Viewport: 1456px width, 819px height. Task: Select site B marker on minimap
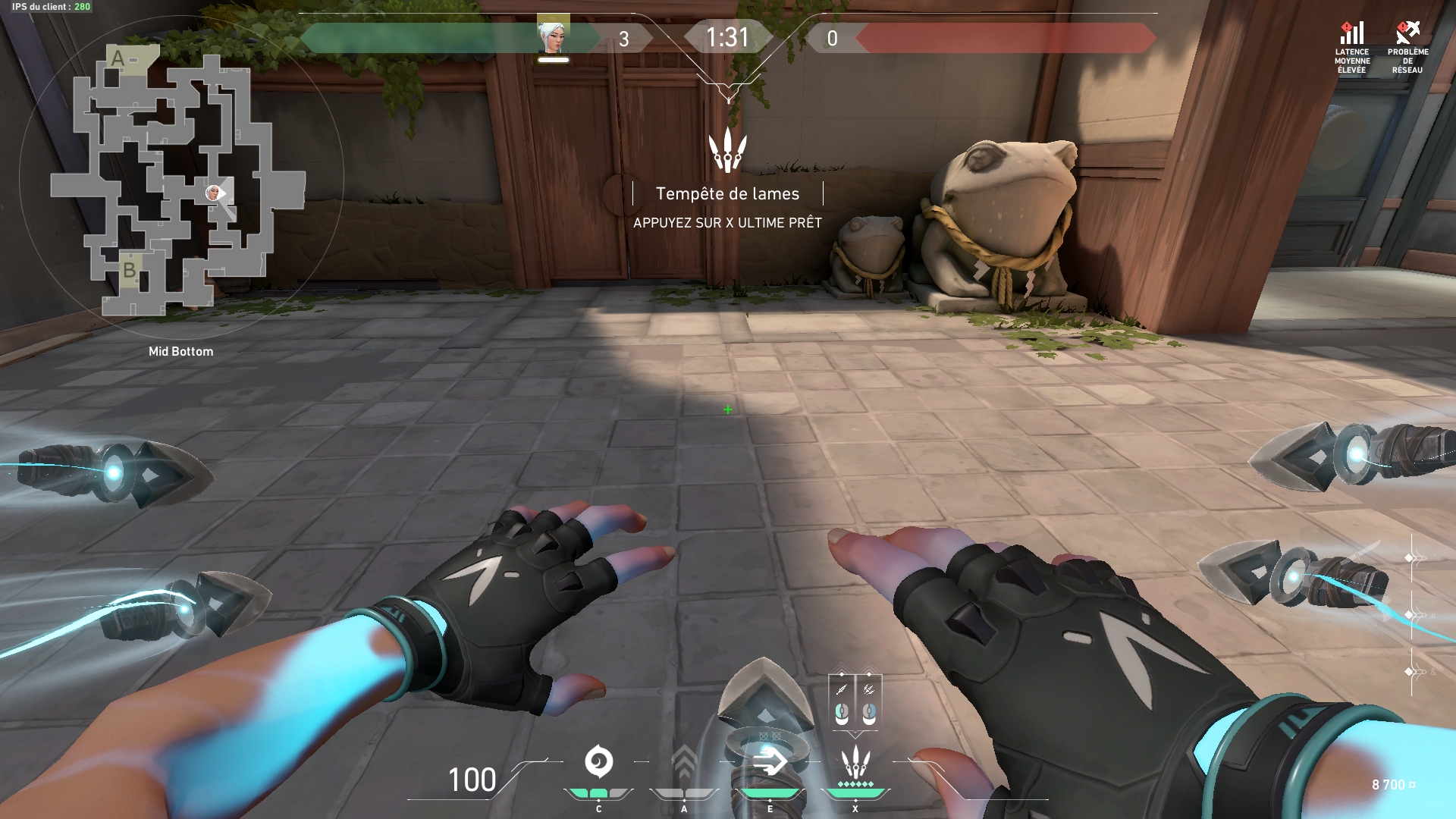(x=129, y=270)
